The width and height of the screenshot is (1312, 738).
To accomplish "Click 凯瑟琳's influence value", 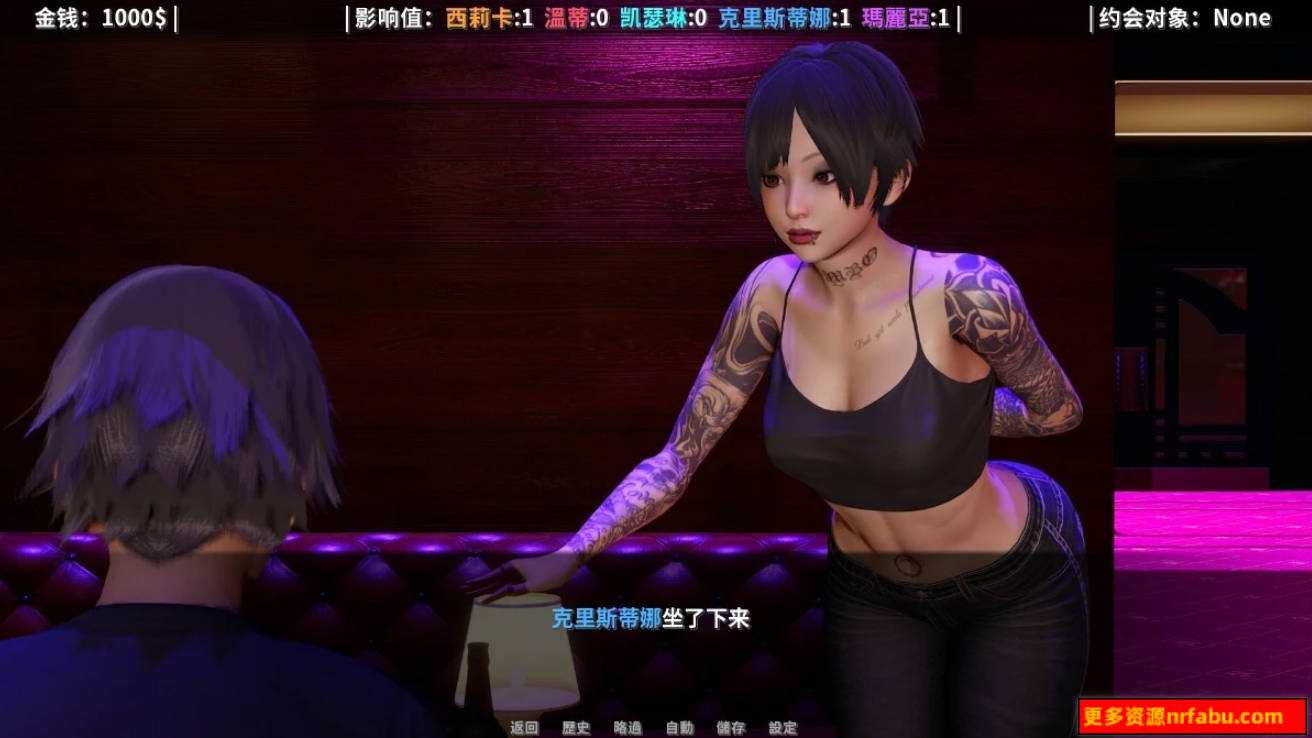I will [655, 16].
